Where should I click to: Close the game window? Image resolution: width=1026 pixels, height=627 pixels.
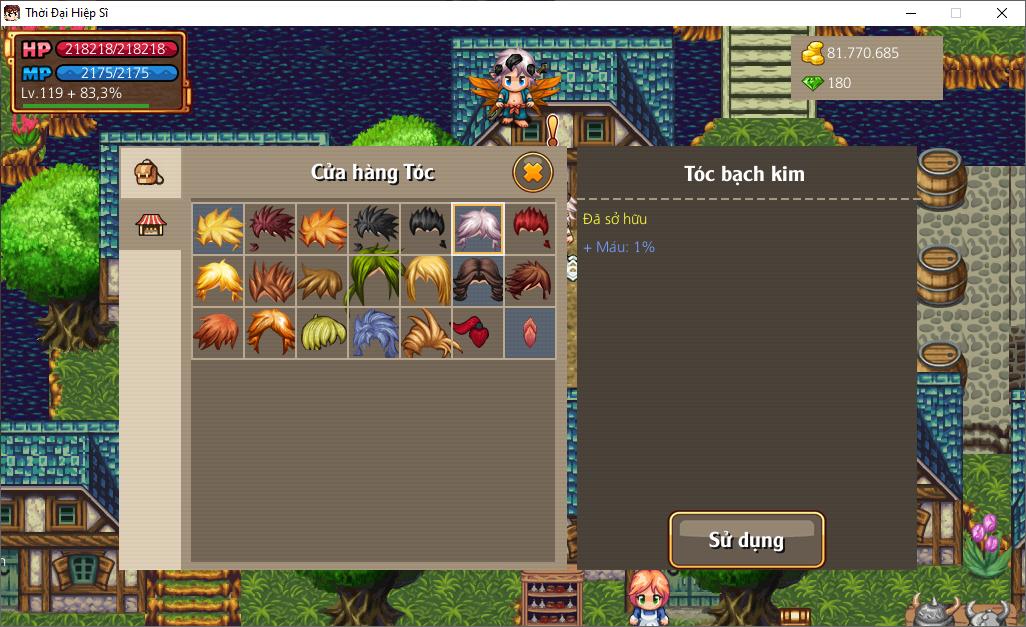(1001, 13)
